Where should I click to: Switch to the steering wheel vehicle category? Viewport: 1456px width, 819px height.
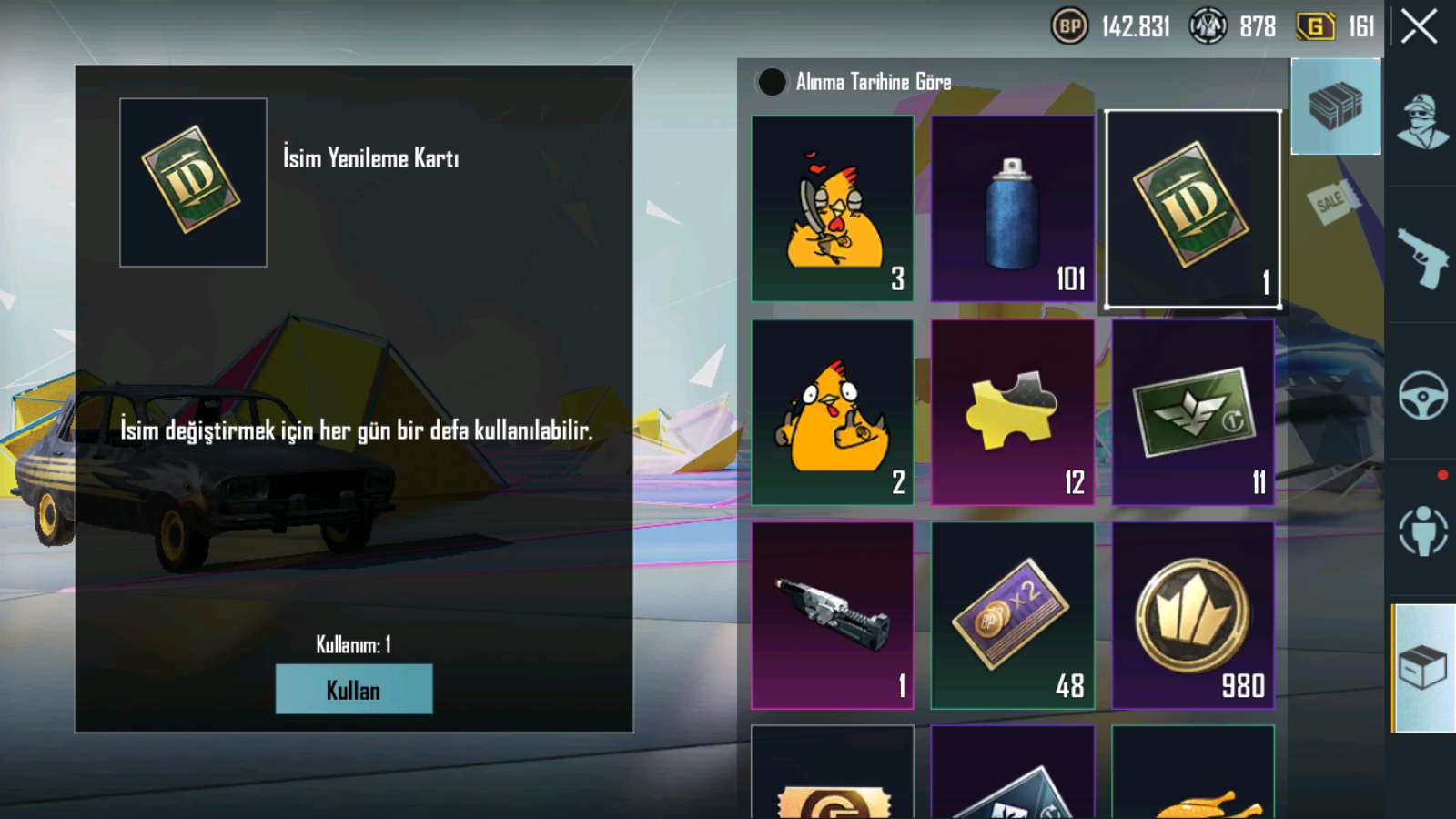pos(1422,394)
